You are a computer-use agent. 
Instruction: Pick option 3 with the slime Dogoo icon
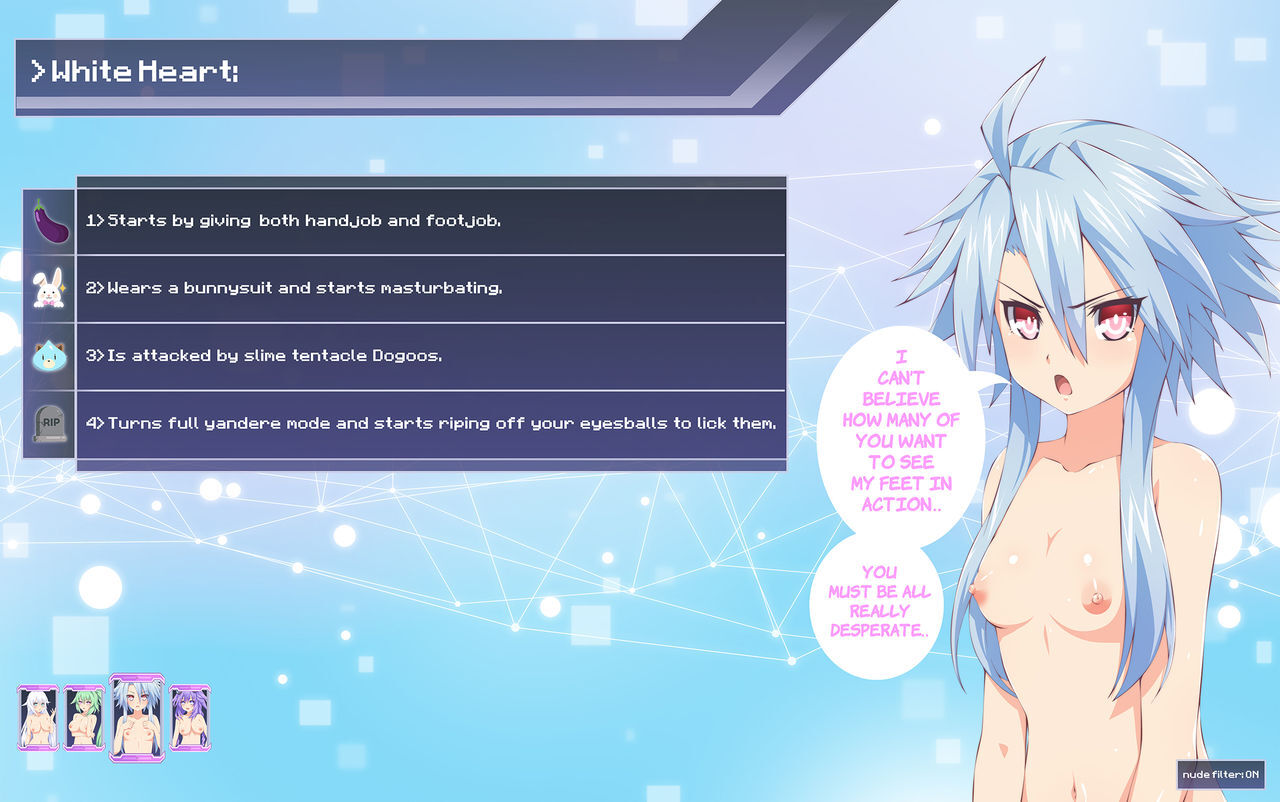tap(430, 356)
